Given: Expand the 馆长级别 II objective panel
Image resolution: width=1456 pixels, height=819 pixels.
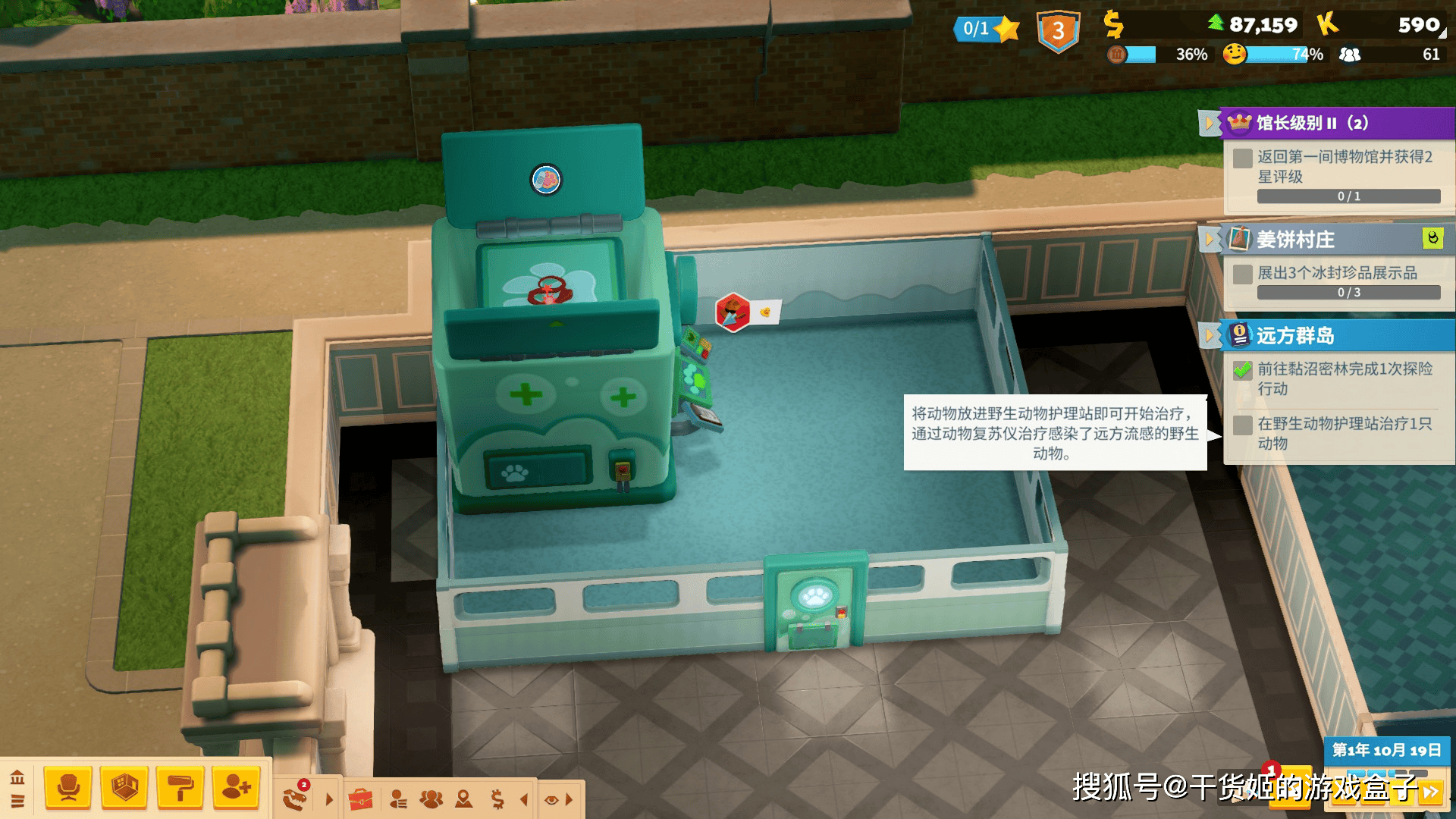Looking at the screenshot, I should (1209, 122).
